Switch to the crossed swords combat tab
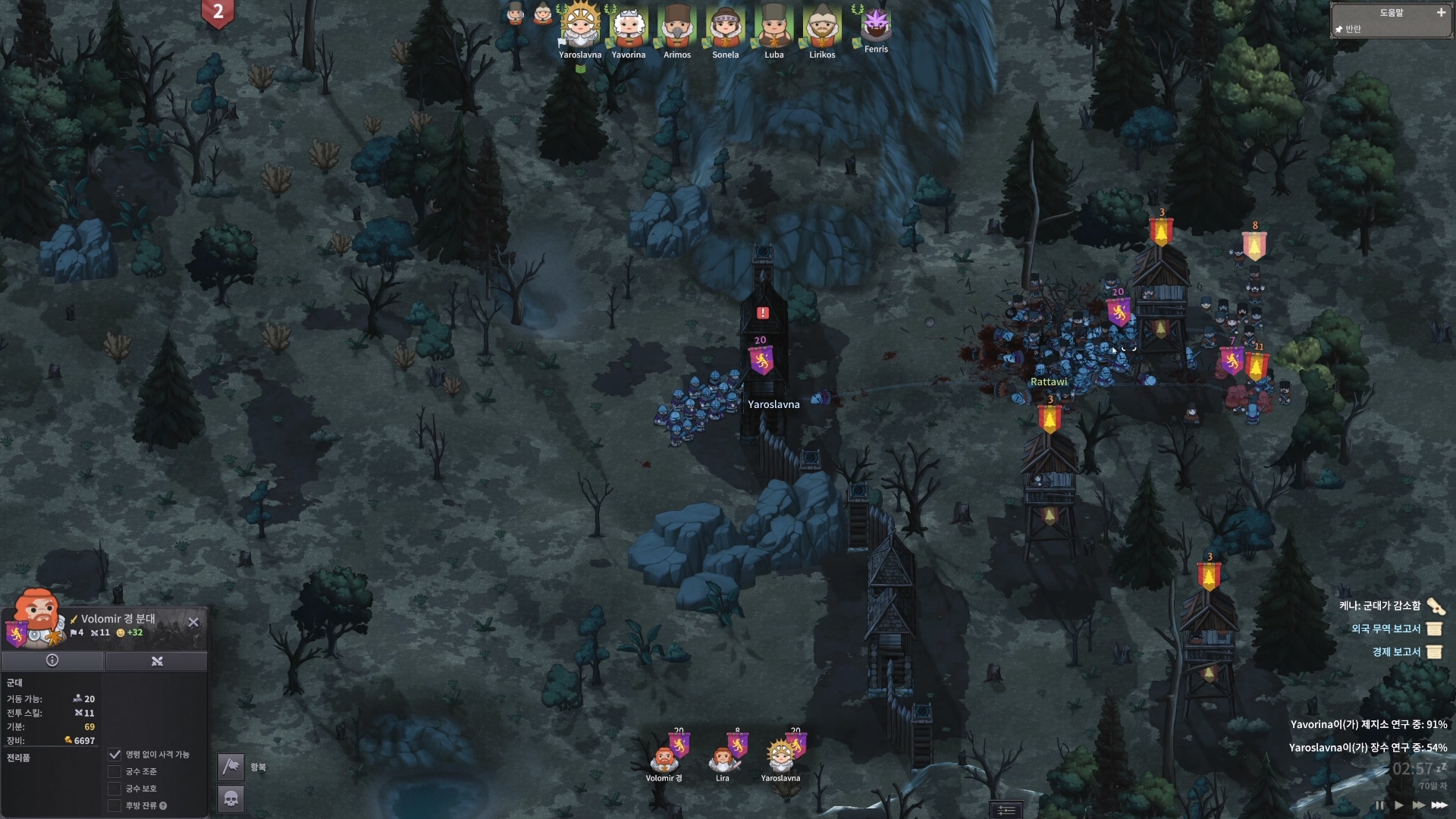Image resolution: width=1456 pixels, height=819 pixels. [x=157, y=661]
